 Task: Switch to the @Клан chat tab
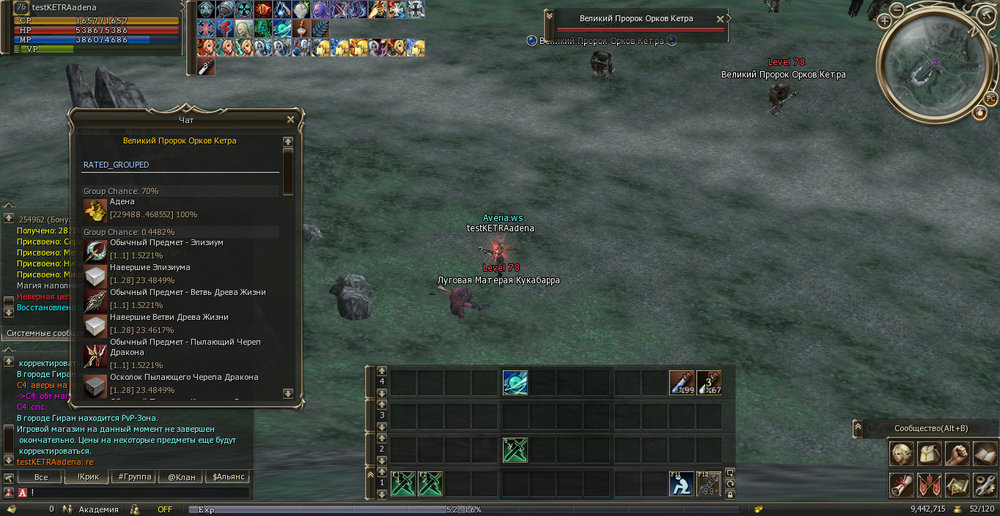click(180, 478)
